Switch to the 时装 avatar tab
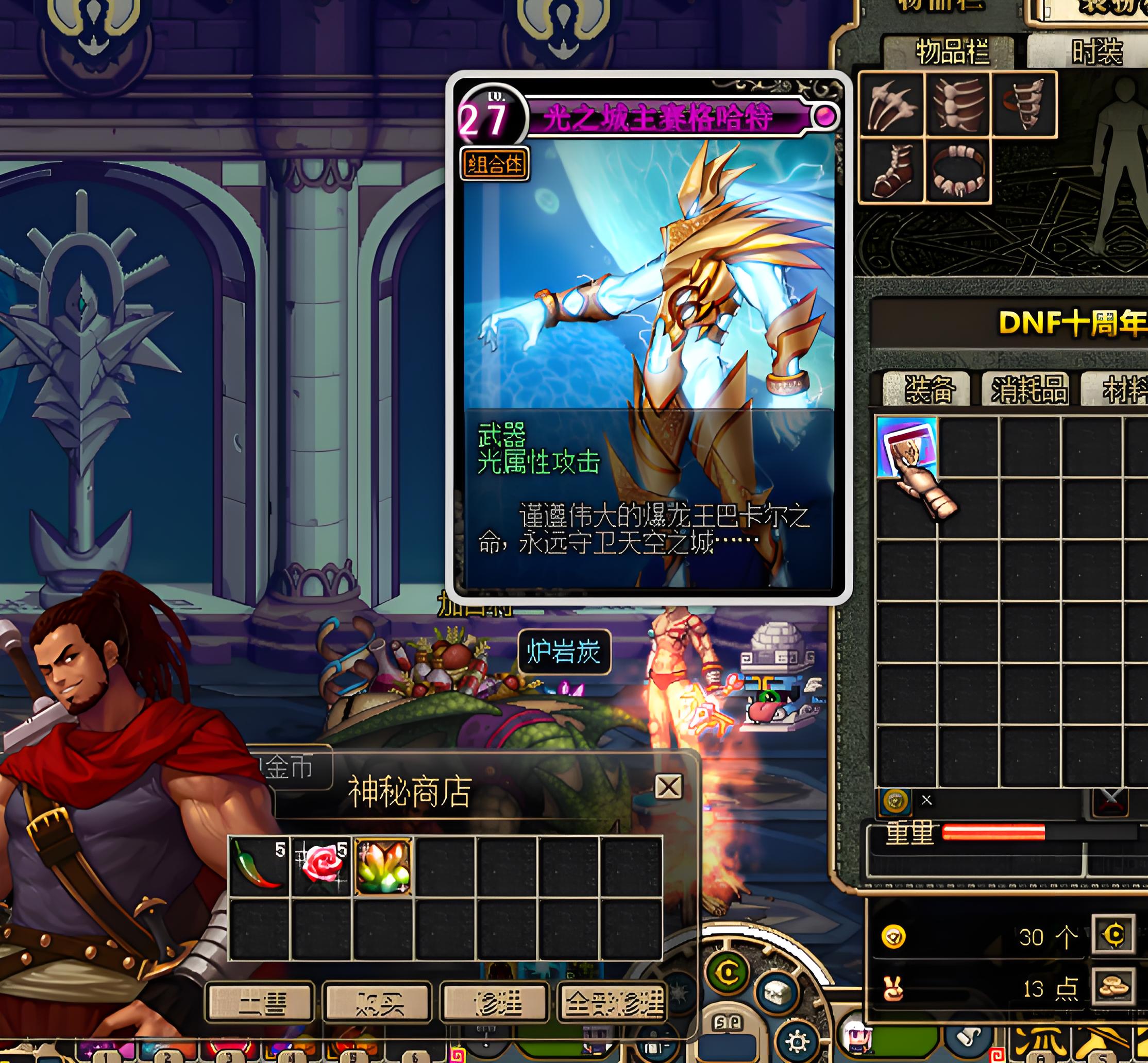 tap(1096, 53)
